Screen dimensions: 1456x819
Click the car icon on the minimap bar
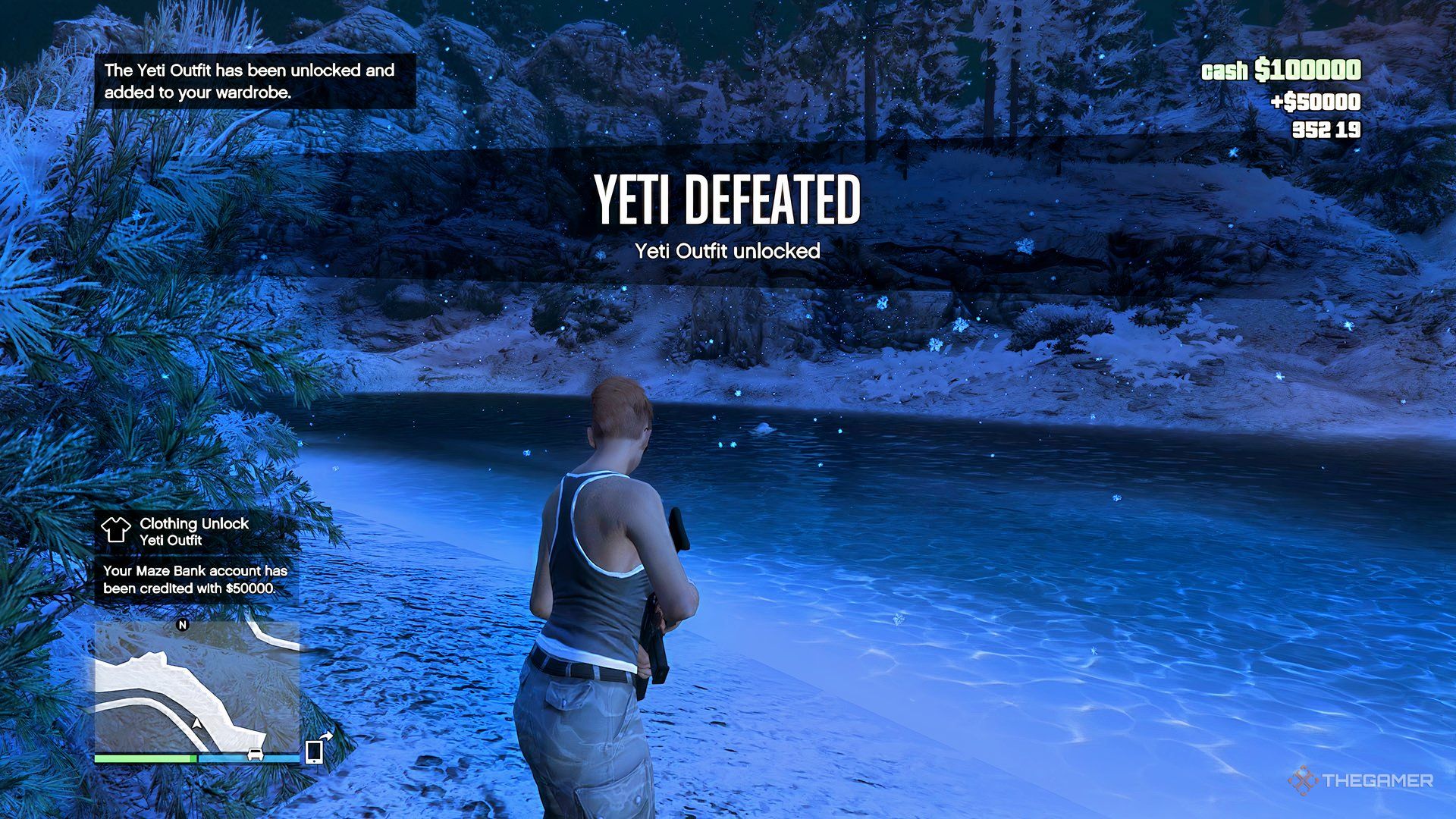(x=256, y=754)
